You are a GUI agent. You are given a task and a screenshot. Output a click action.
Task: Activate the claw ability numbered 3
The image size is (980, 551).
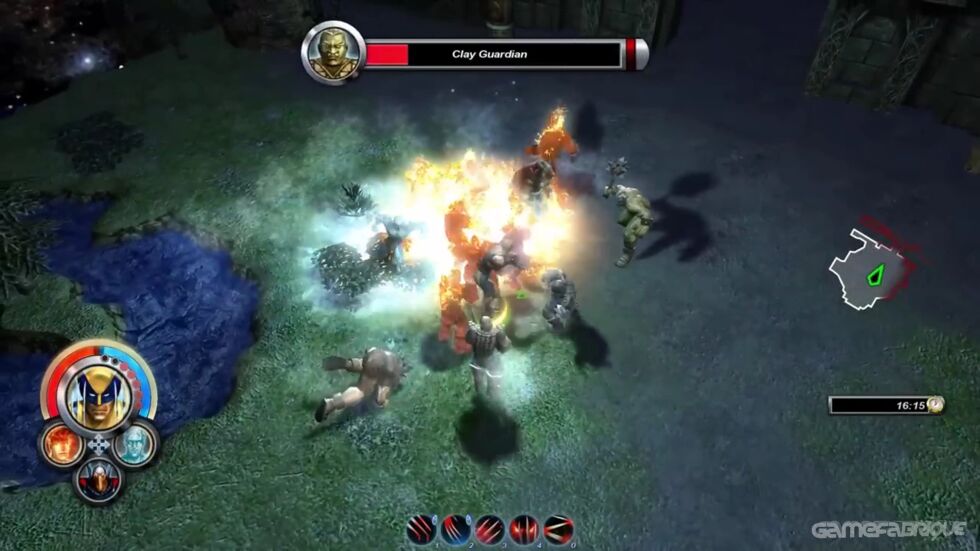point(489,529)
